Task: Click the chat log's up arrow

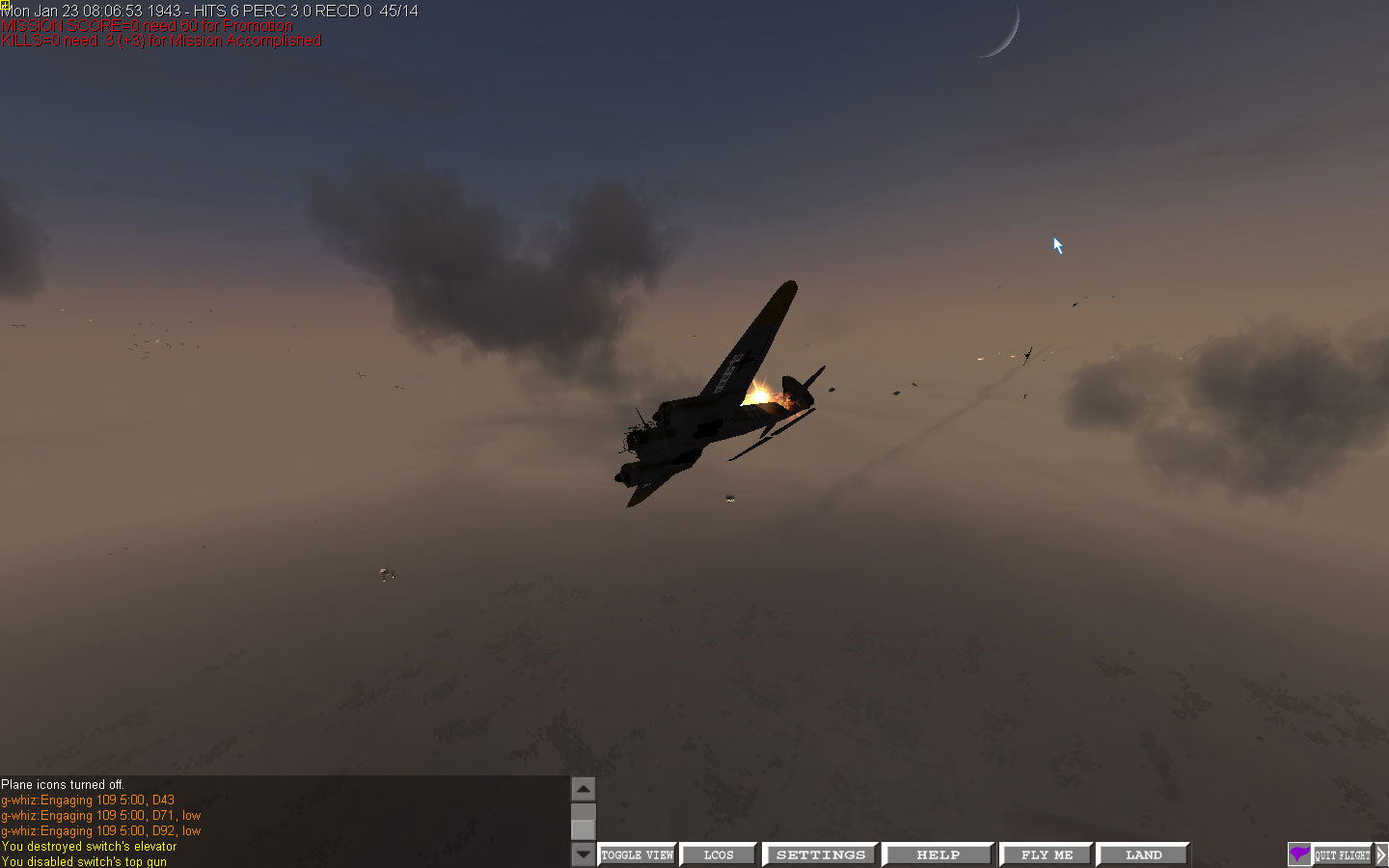Action: [584, 789]
